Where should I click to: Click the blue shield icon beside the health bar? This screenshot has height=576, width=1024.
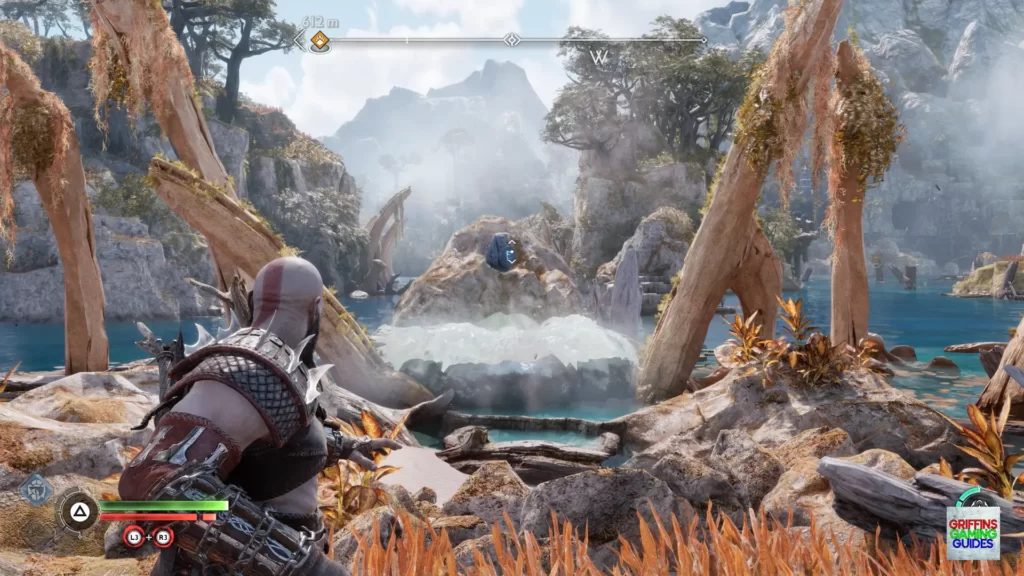(x=36, y=489)
